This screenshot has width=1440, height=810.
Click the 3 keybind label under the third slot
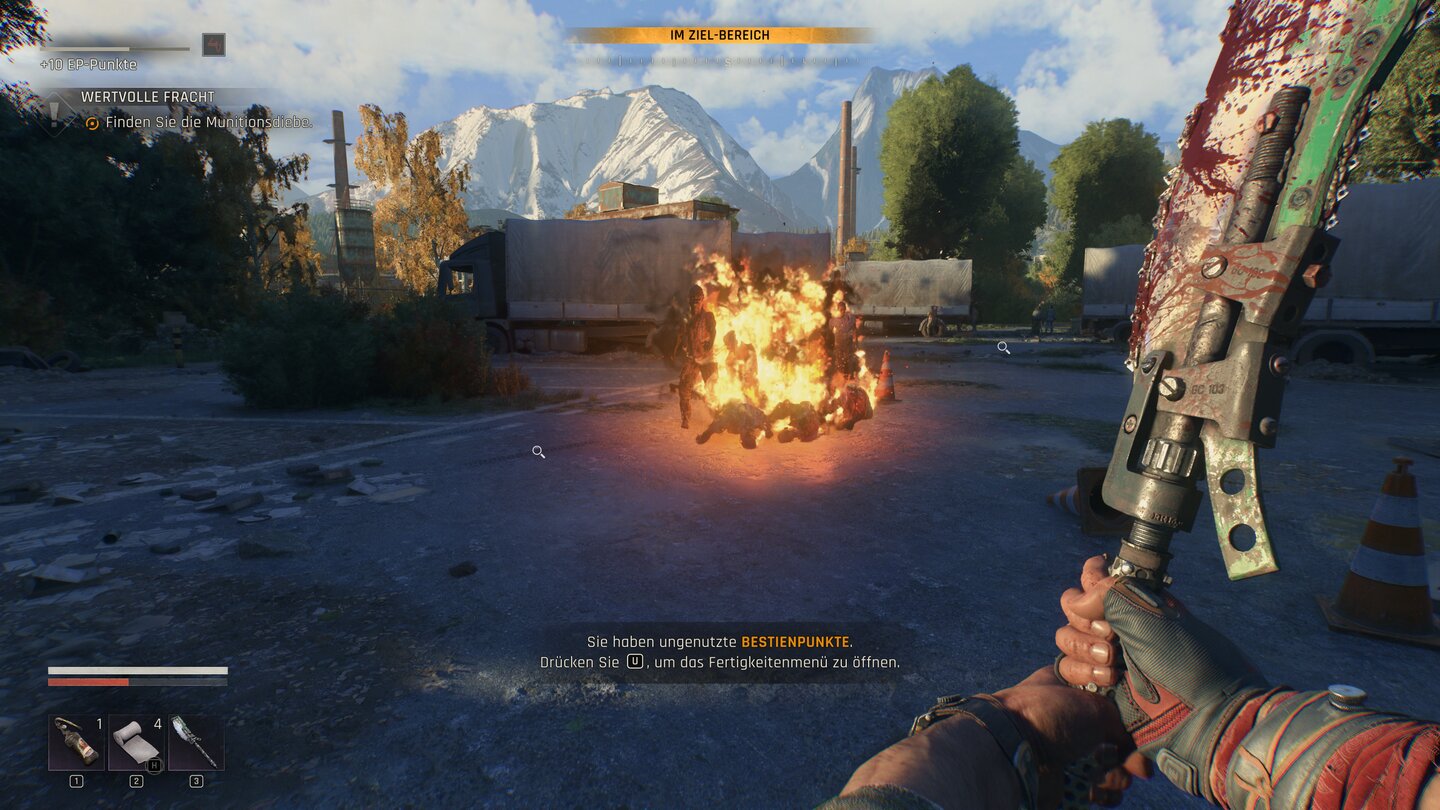click(196, 782)
